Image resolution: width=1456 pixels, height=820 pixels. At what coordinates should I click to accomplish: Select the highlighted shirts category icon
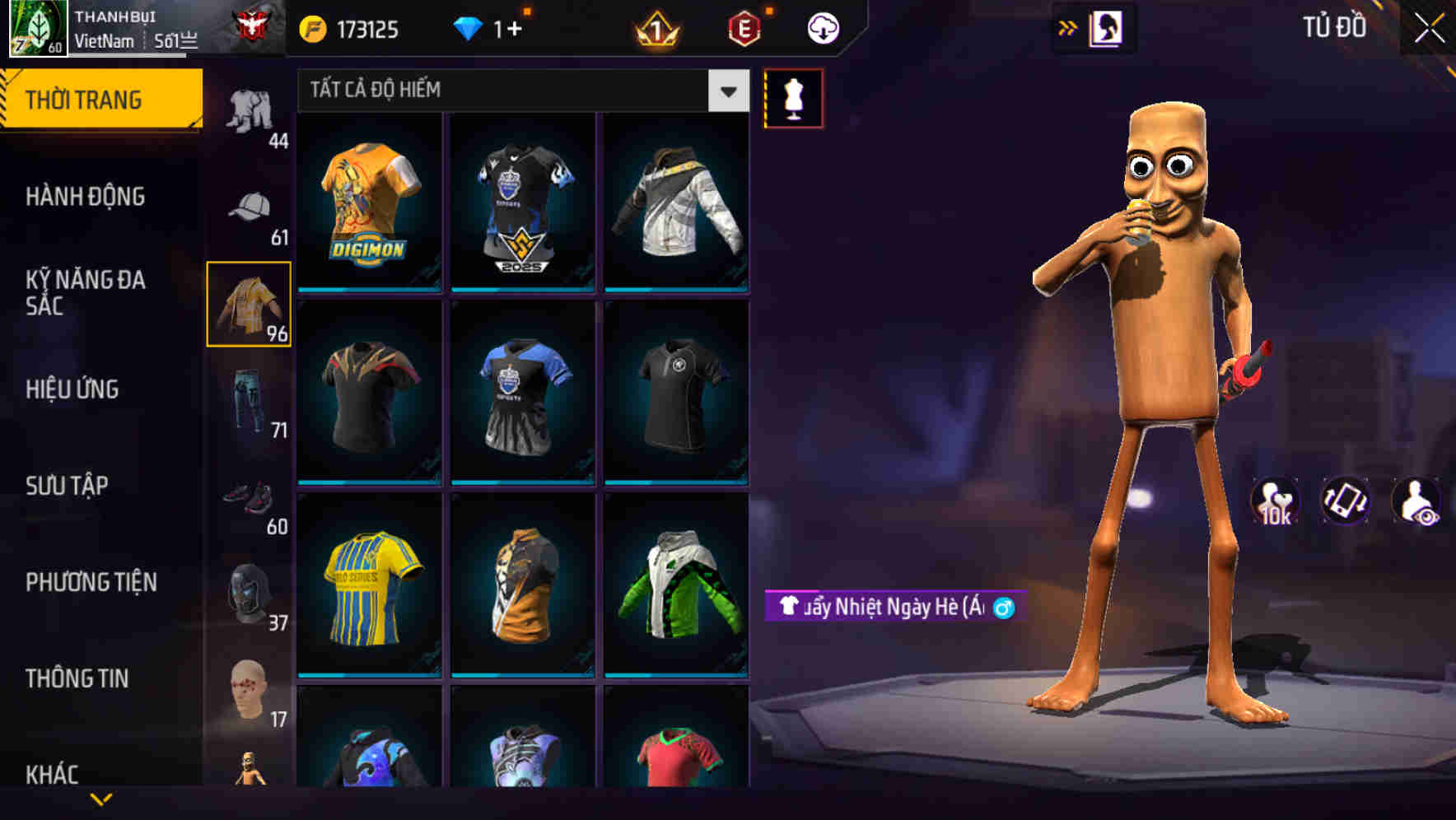pos(249,303)
